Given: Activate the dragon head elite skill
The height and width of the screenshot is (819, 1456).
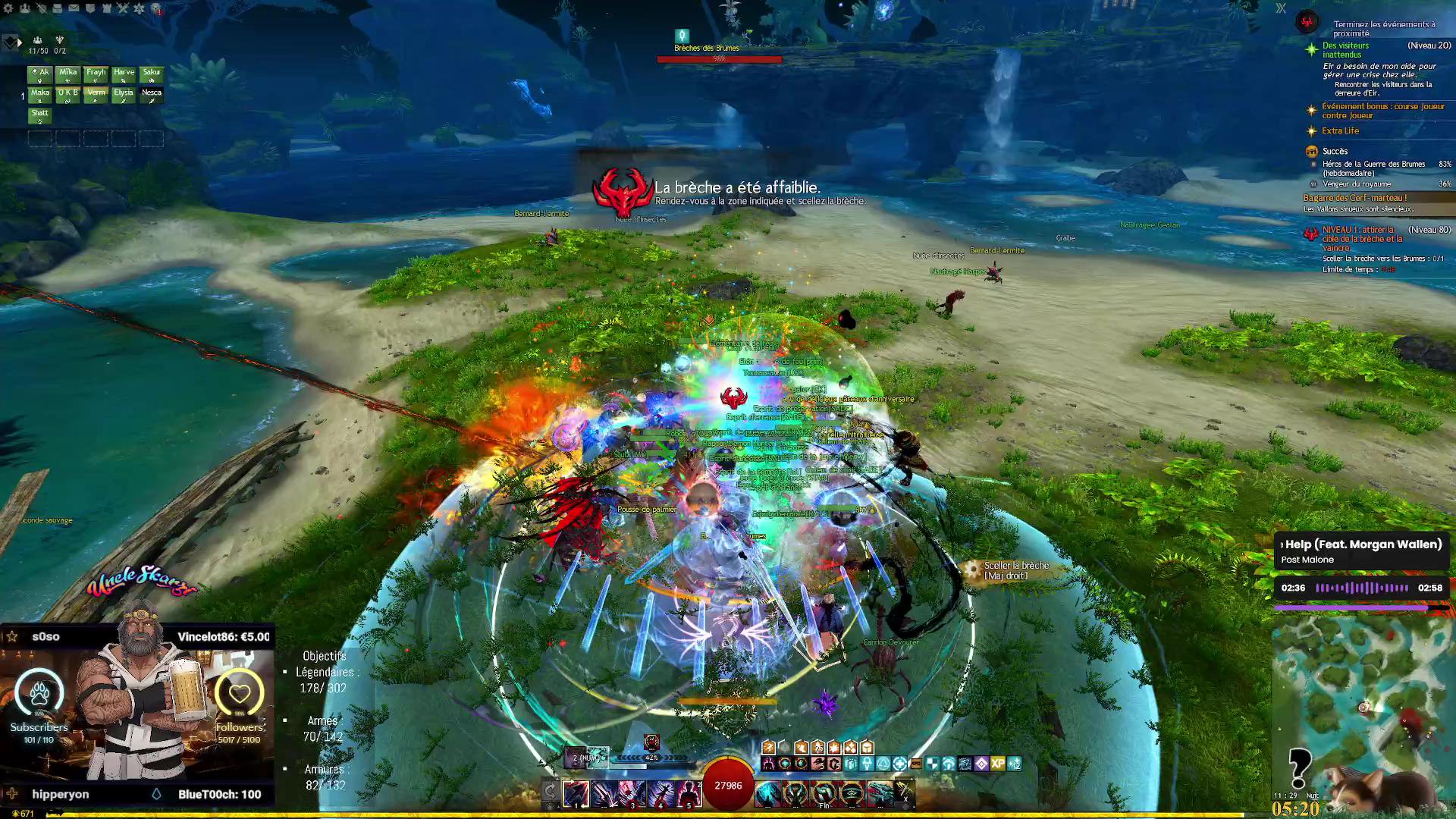Looking at the screenshot, I should [x=880, y=794].
